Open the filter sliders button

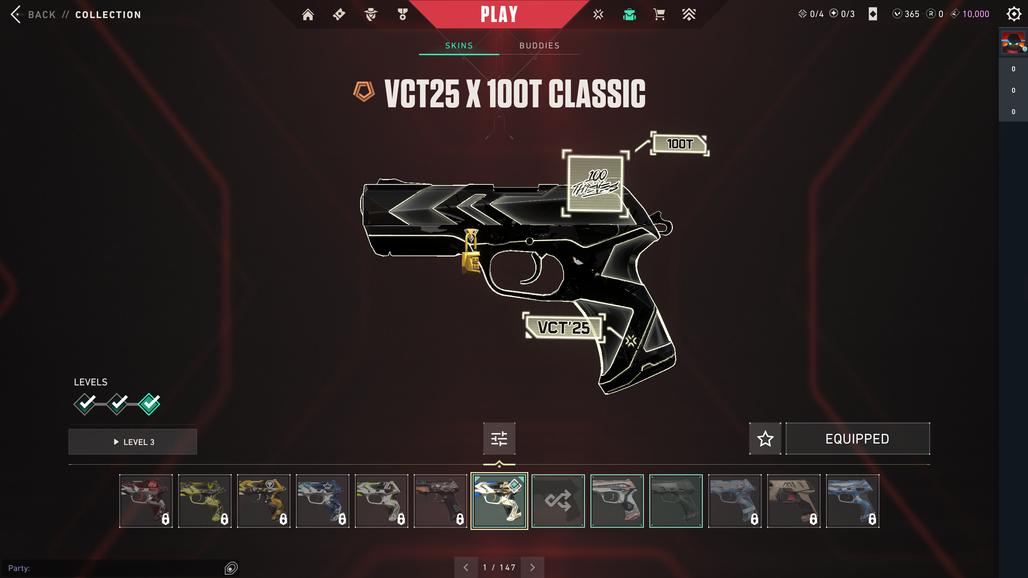(499, 438)
